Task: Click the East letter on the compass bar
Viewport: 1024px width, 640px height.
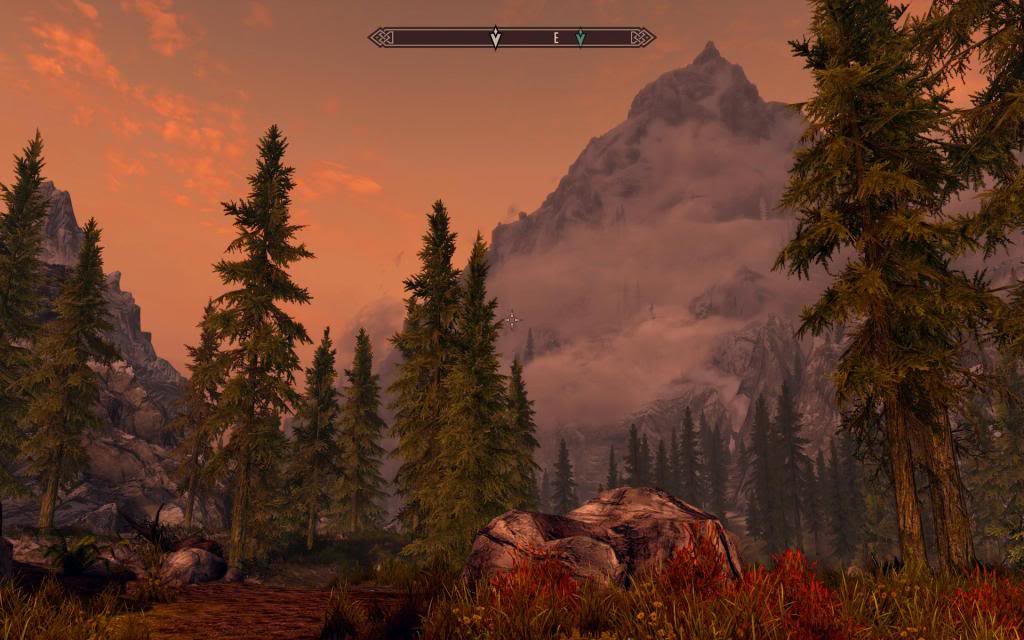Action: click(x=556, y=38)
